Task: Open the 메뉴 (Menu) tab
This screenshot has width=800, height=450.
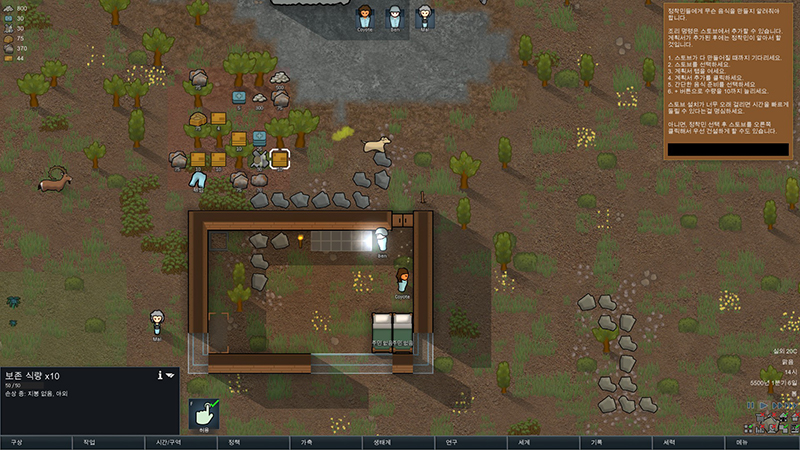Action: click(742, 441)
